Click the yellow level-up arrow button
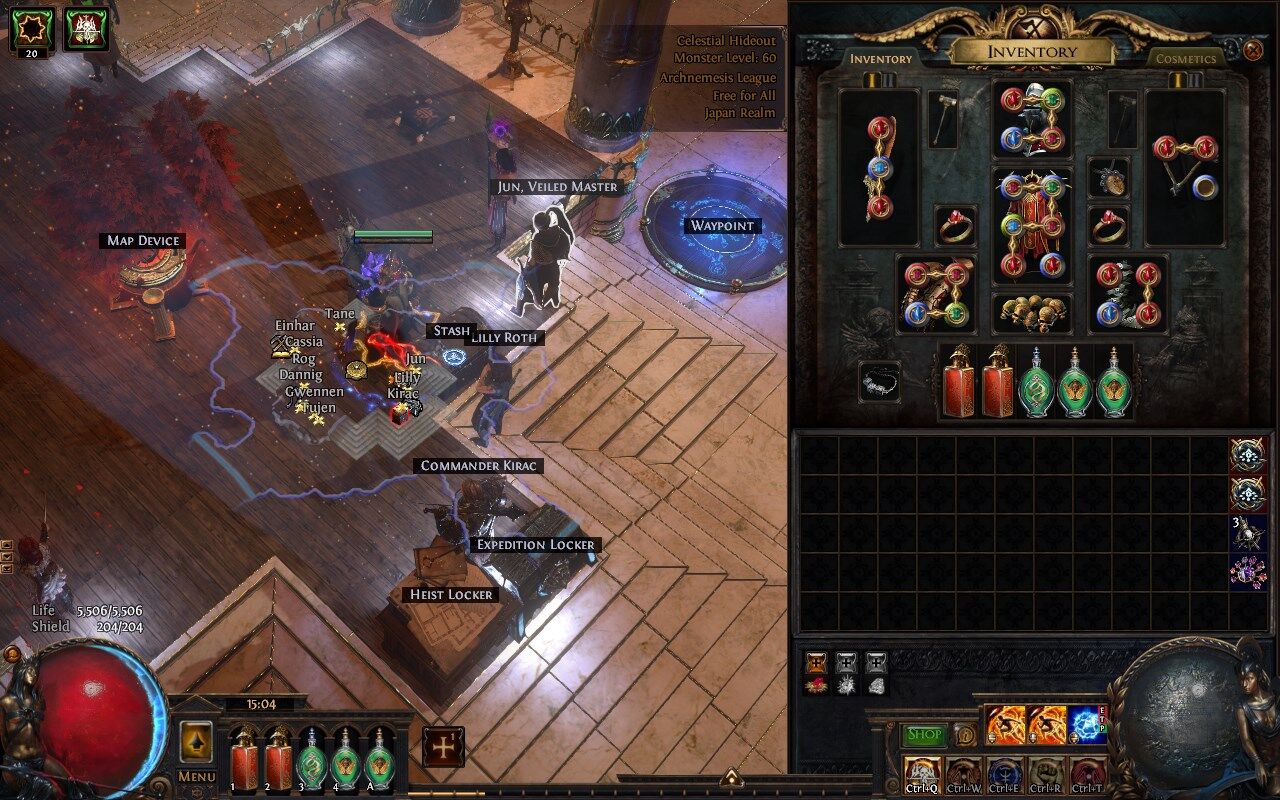This screenshot has width=1280, height=800. click(x=197, y=741)
